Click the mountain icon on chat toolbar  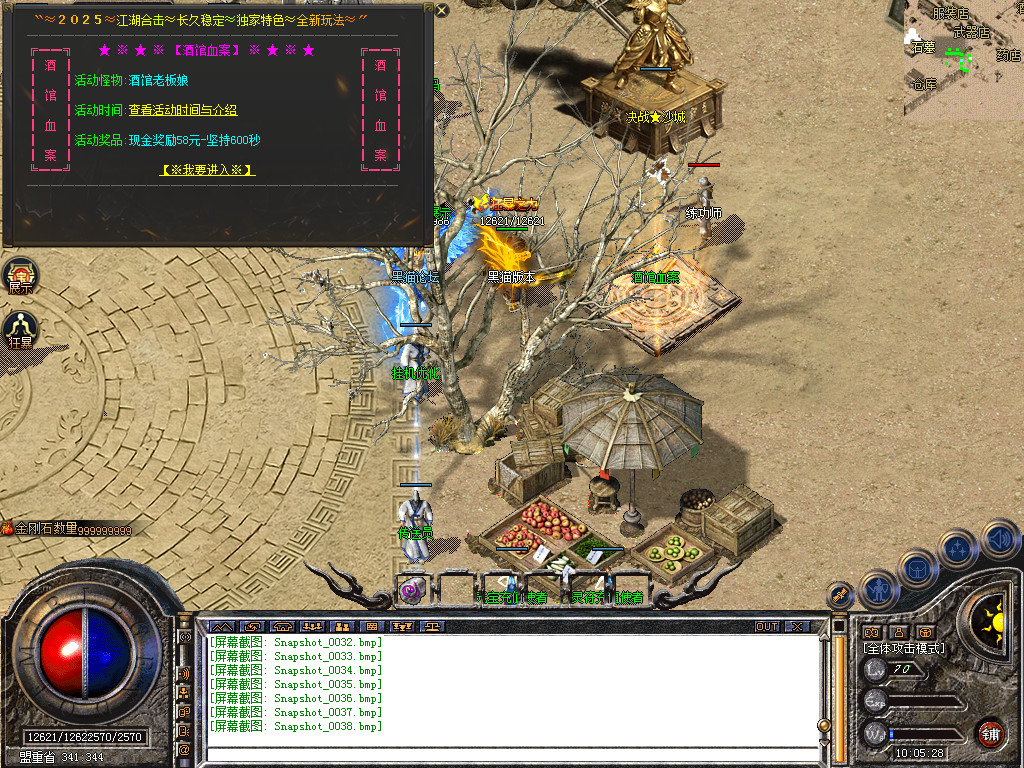220,627
